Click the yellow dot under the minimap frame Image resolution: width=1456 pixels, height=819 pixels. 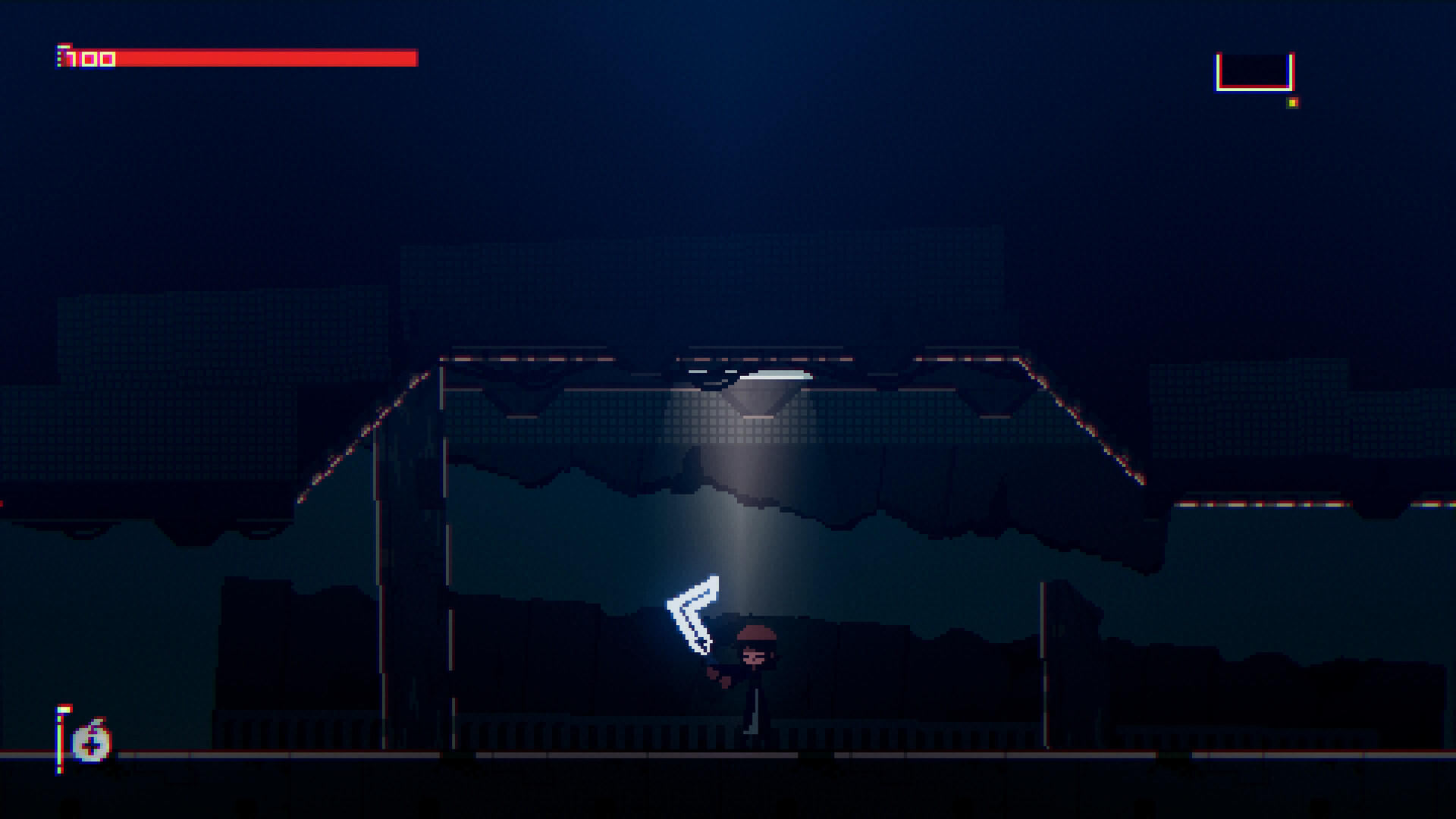(x=1291, y=102)
